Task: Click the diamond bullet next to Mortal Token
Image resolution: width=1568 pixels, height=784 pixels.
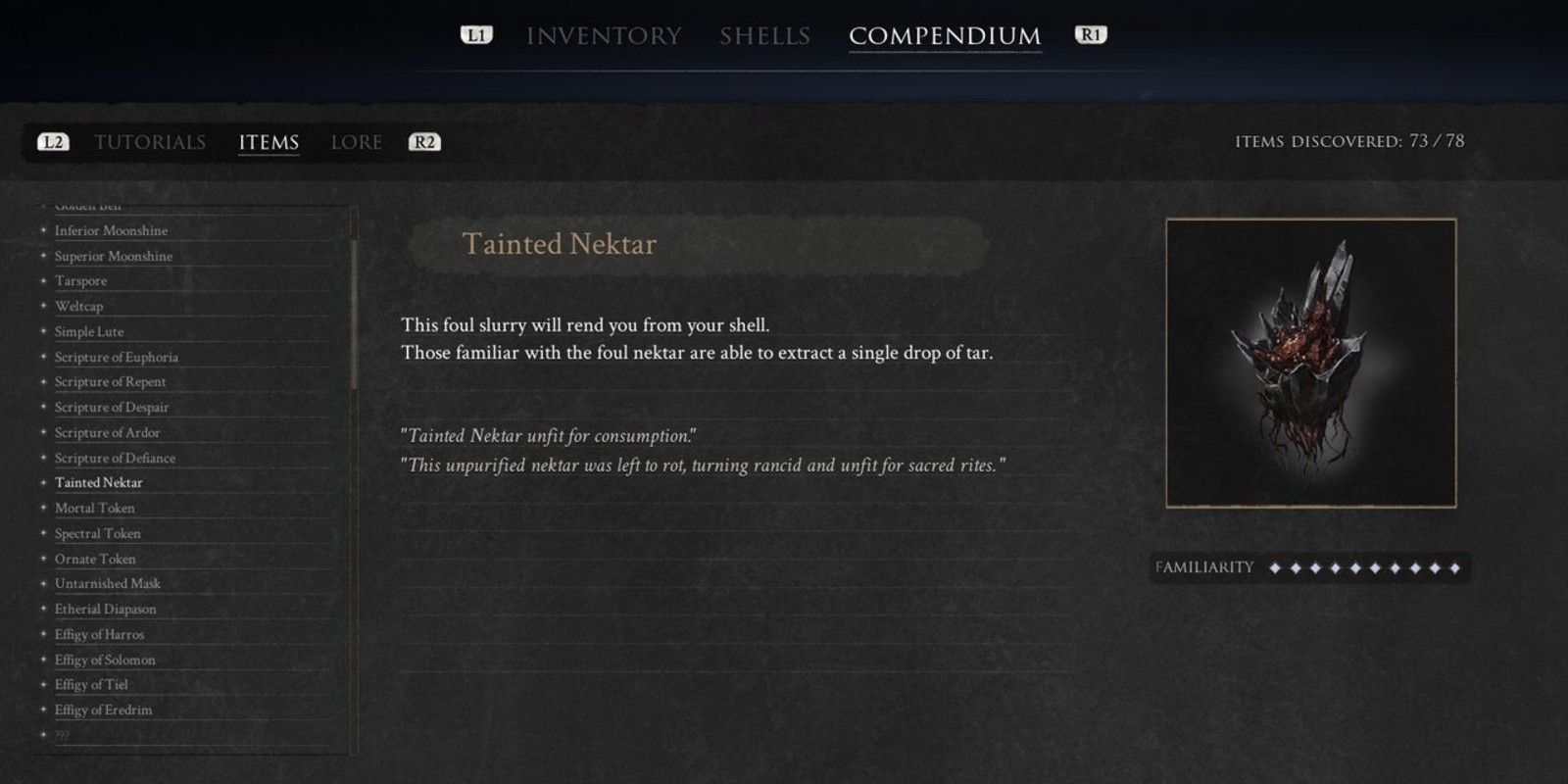Action: tap(41, 508)
